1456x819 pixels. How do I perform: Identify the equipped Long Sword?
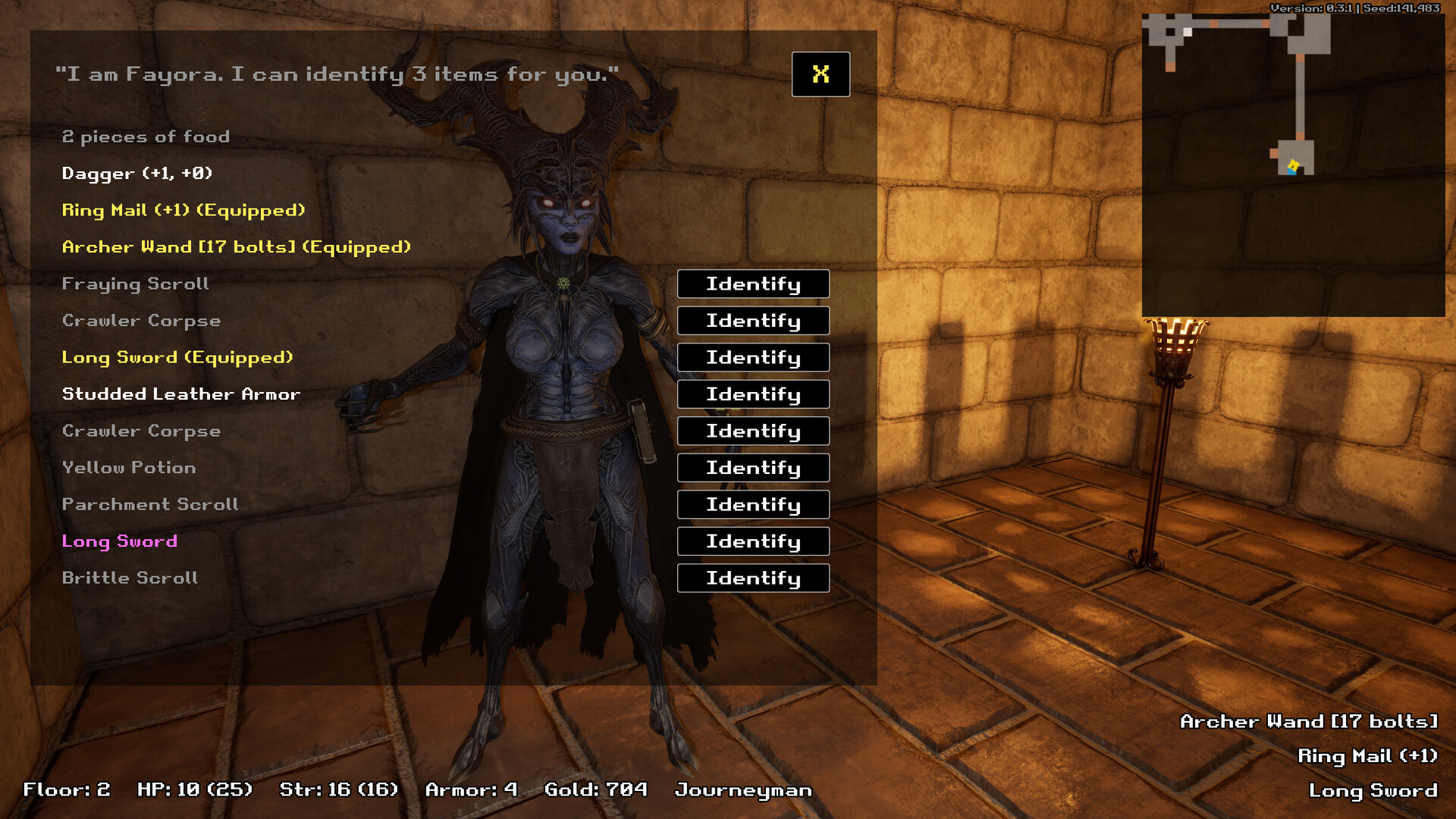tap(752, 357)
